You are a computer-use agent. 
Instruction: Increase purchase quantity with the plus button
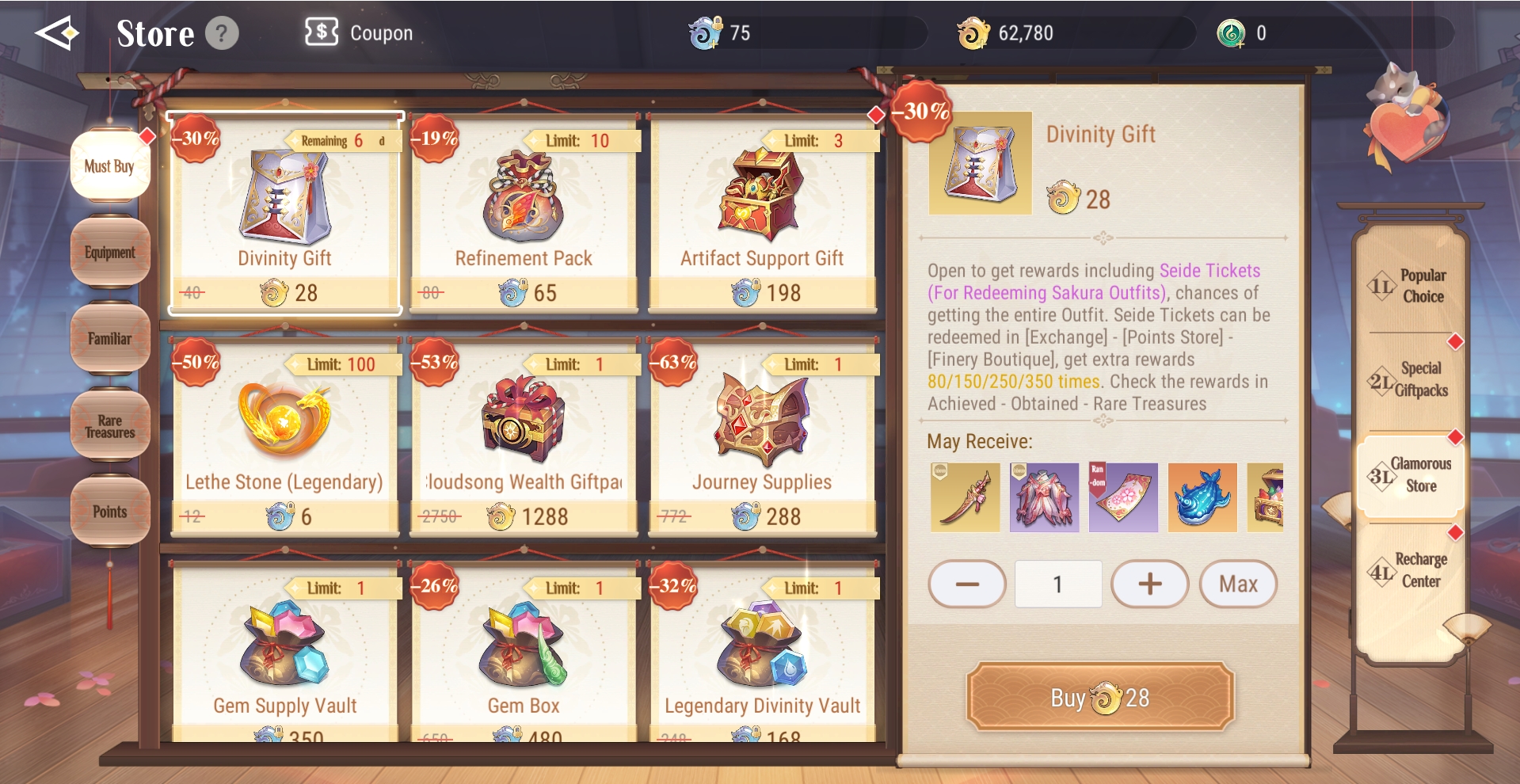click(1149, 584)
